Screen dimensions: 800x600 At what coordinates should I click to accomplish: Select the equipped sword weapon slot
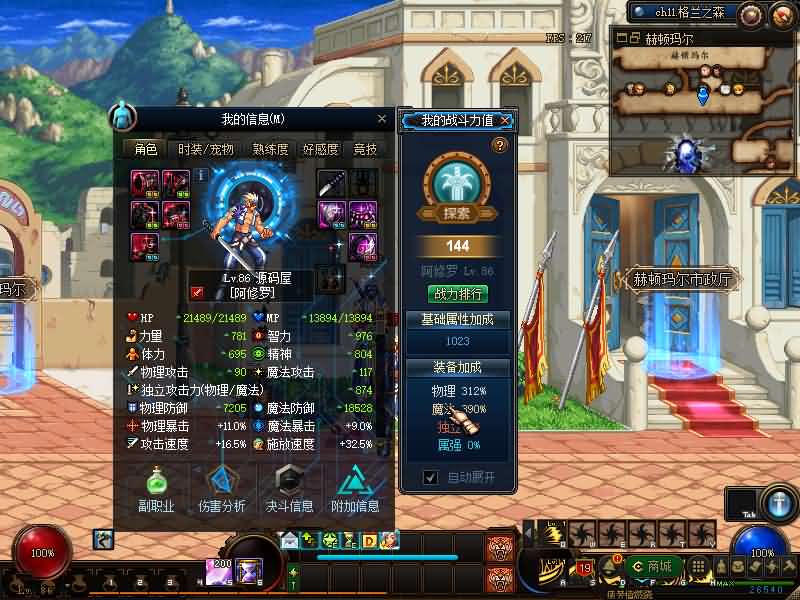[x=332, y=182]
